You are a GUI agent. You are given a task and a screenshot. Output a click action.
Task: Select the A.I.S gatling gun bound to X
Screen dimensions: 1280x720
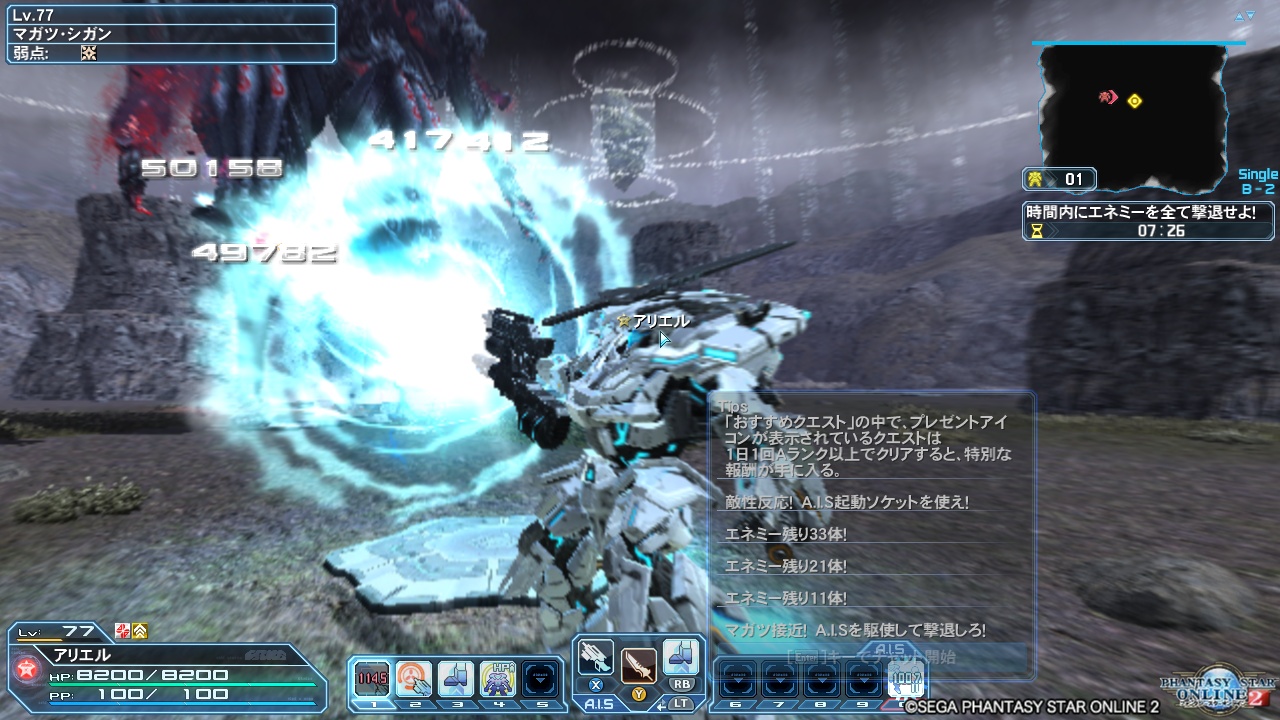tap(596, 658)
